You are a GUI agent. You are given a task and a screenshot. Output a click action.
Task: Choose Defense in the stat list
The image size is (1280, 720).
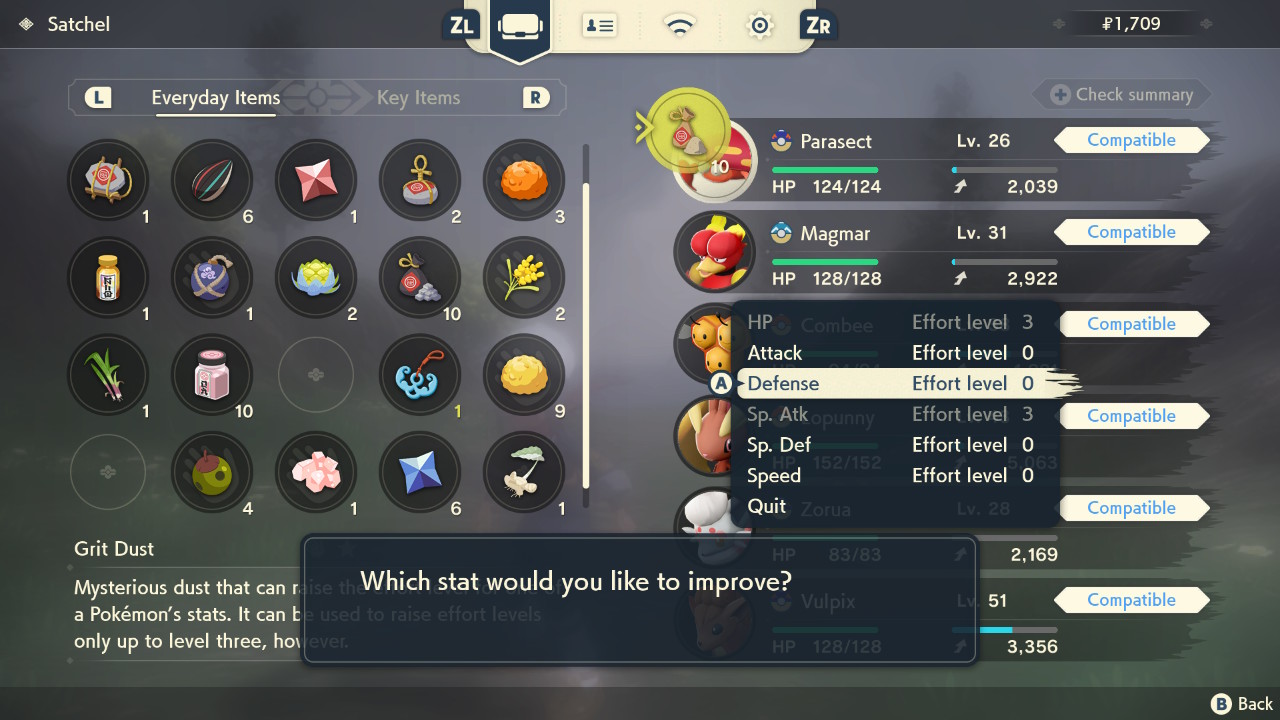click(890, 384)
